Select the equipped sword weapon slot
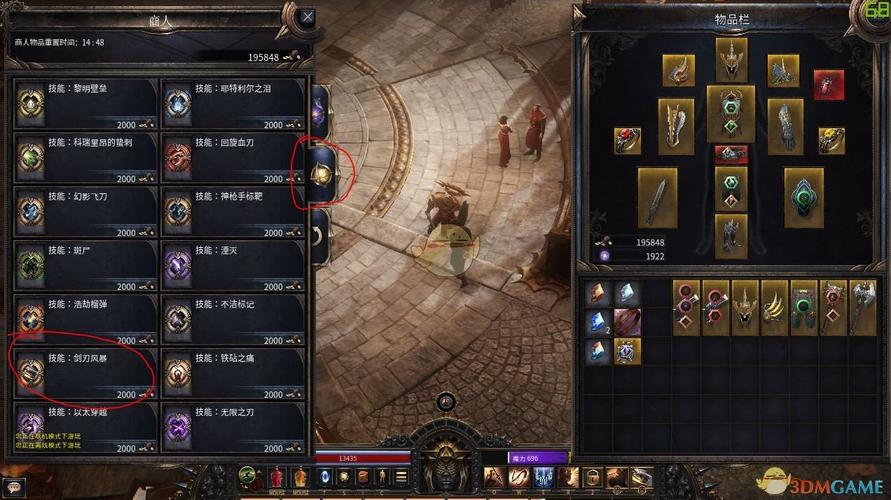The width and height of the screenshot is (891, 500). [x=657, y=197]
